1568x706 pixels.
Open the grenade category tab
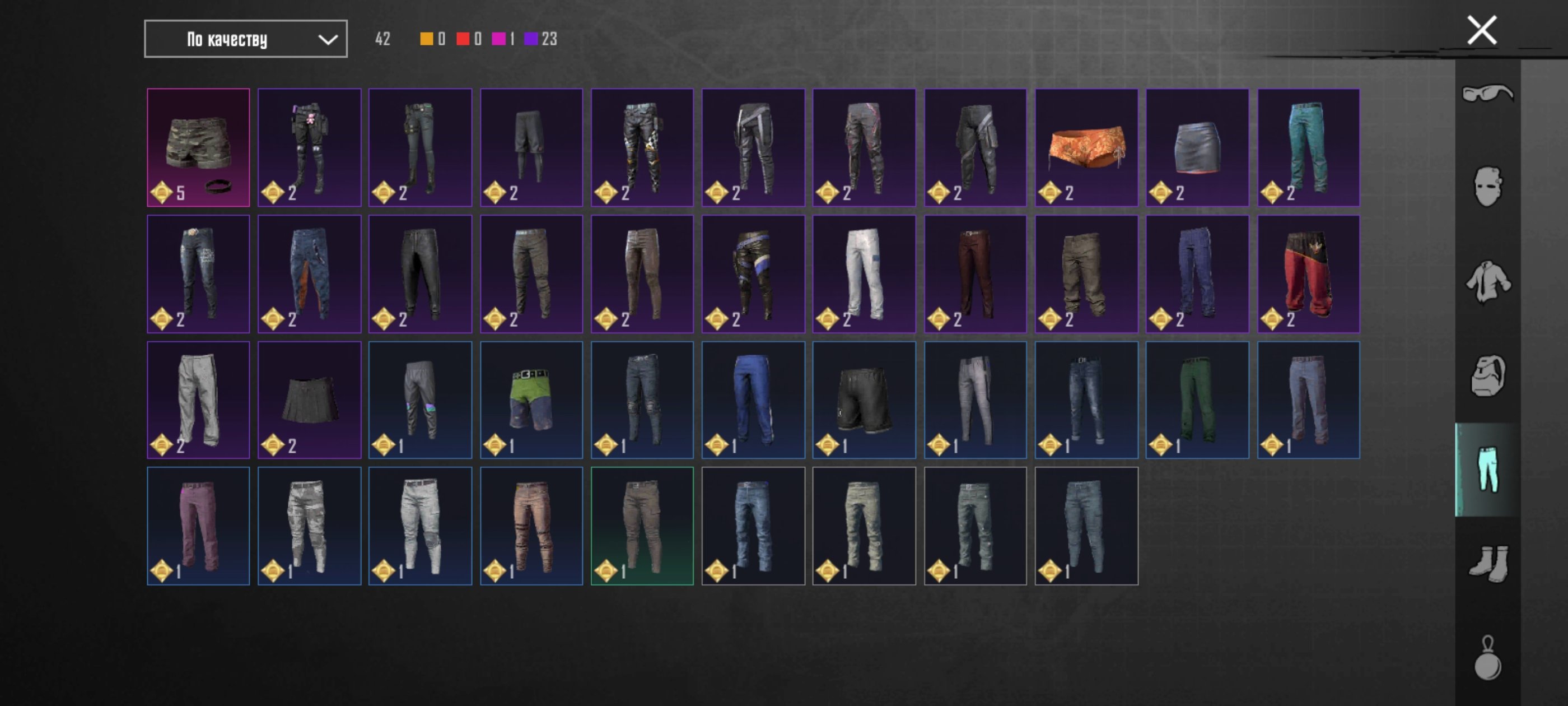pyautogui.click(x=1487, y=658)
